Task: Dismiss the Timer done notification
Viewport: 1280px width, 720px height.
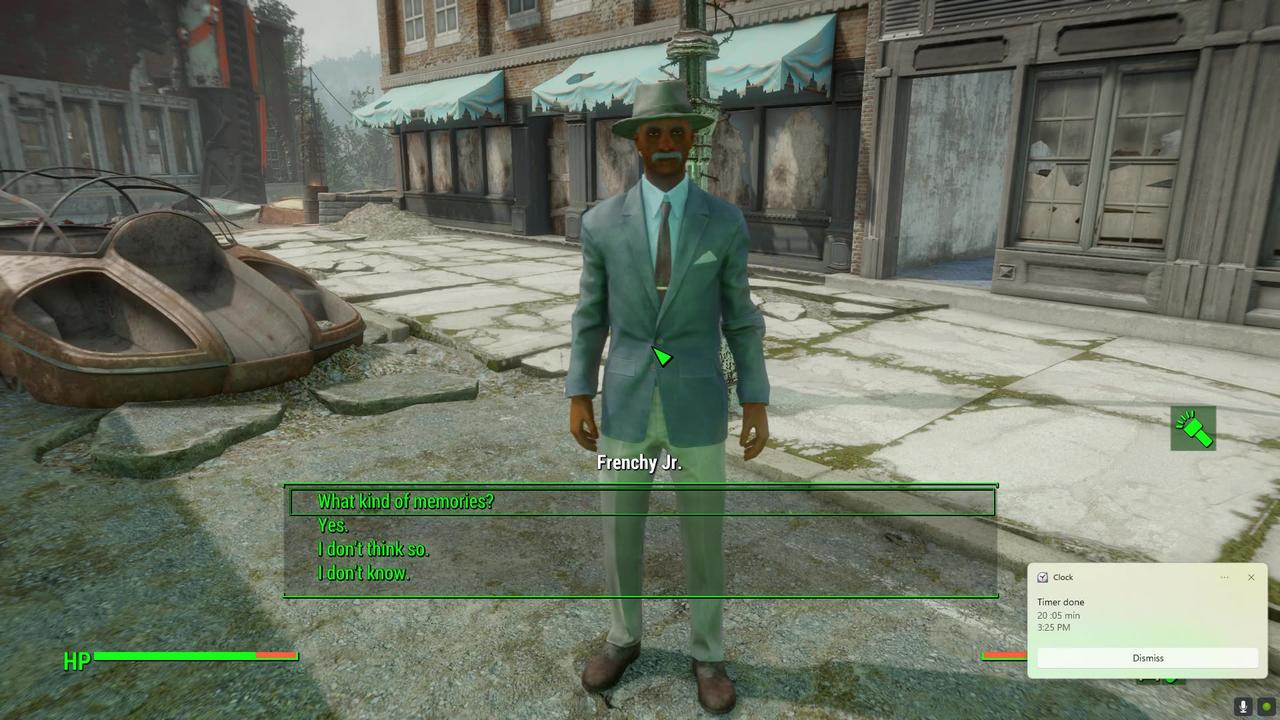Action: [x=1147, y=657]
